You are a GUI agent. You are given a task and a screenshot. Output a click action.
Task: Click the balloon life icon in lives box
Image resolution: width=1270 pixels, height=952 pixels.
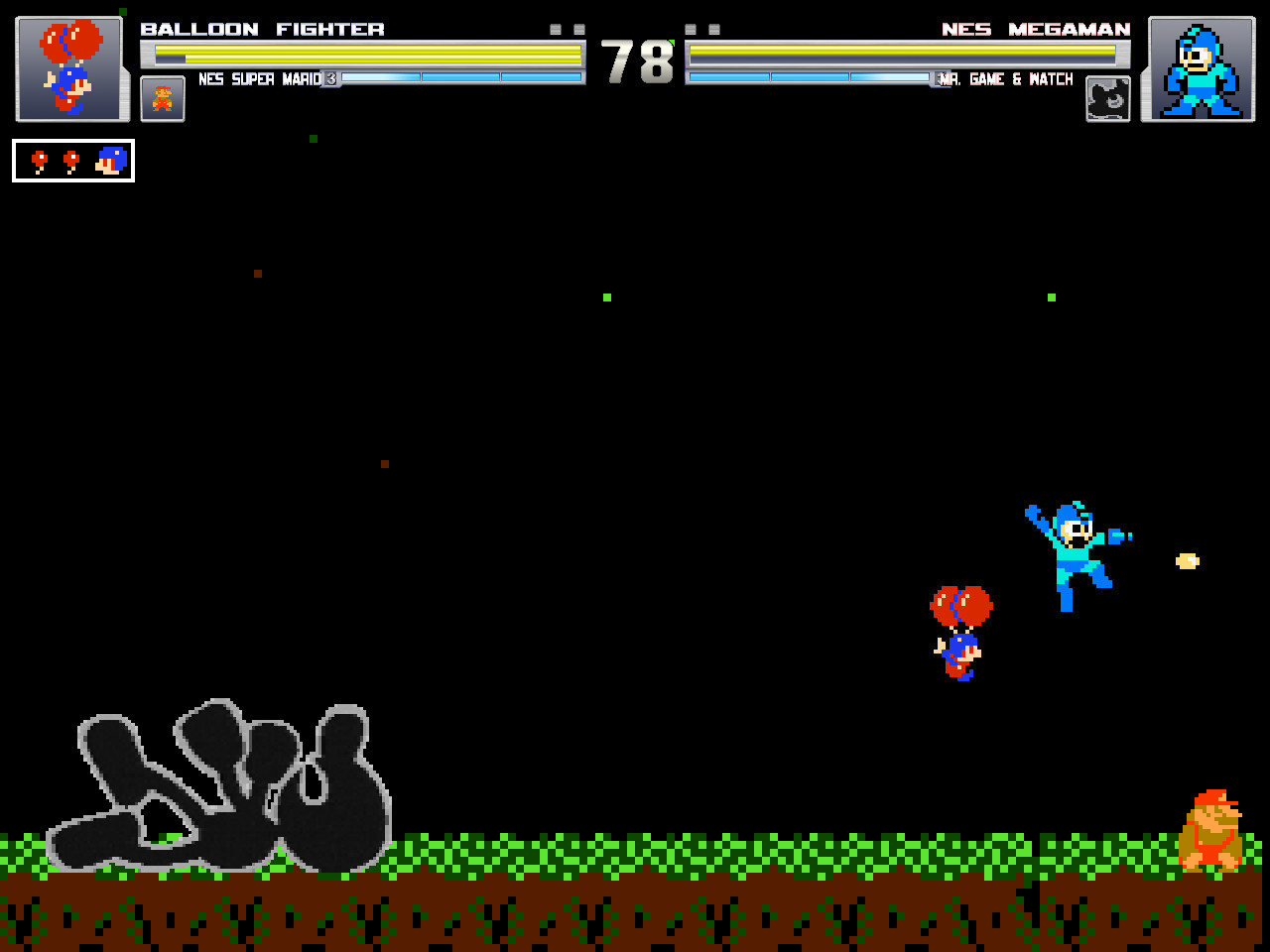[x=40, y=159]
